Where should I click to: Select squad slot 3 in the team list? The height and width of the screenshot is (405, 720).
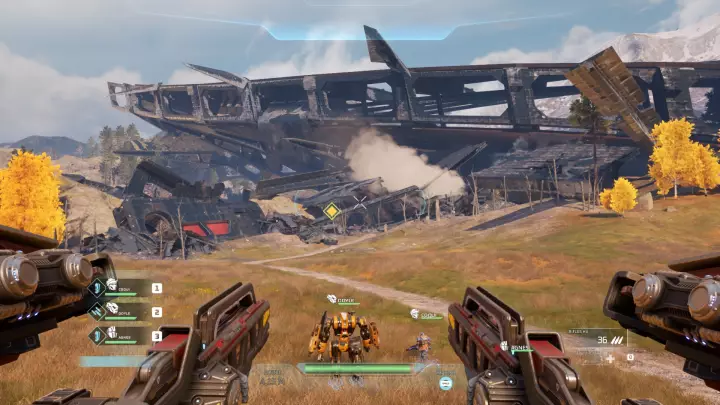(156, 336)
